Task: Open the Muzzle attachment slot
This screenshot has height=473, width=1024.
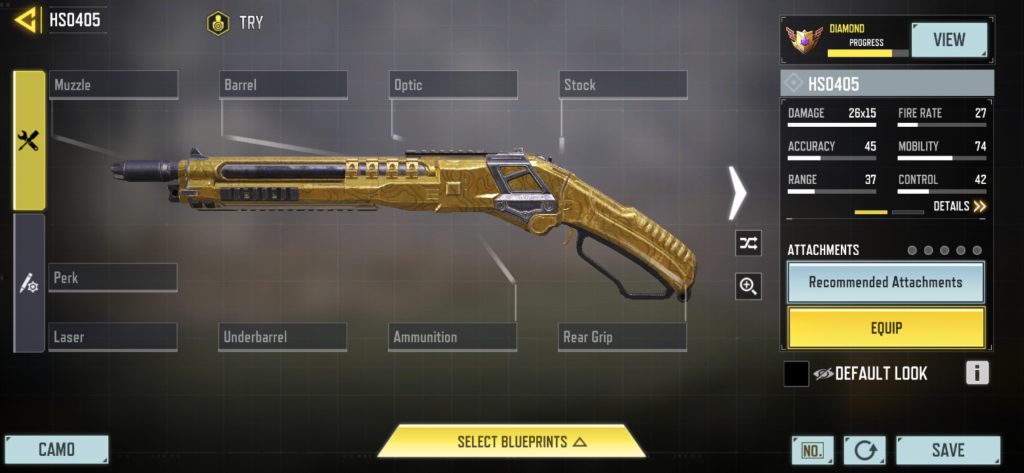Action: click(113, 85)
